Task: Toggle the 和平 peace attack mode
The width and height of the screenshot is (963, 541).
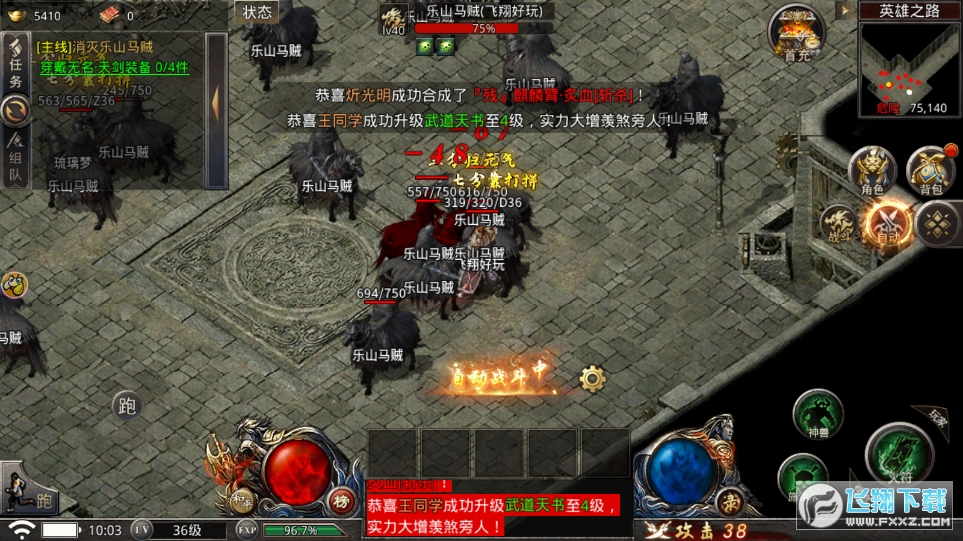Action: pyautogui.click(x=242, y=500)
